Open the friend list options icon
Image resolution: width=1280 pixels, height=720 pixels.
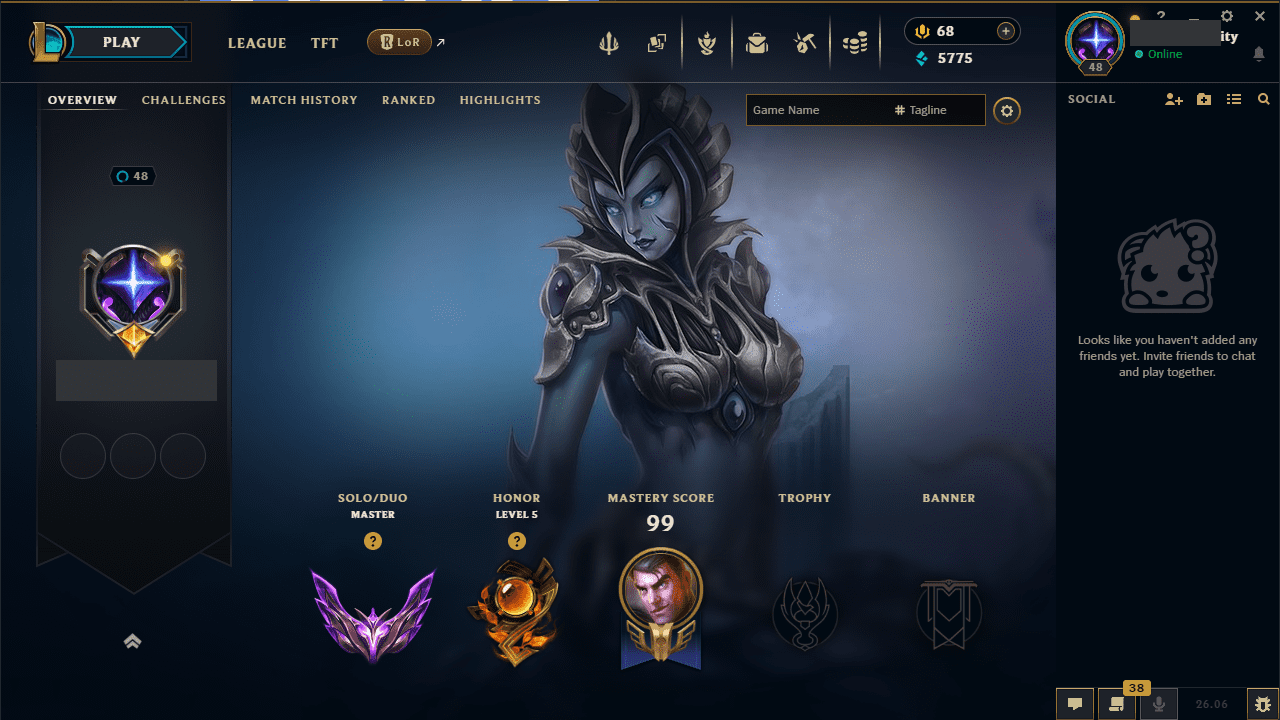[x=1233, y=98]
